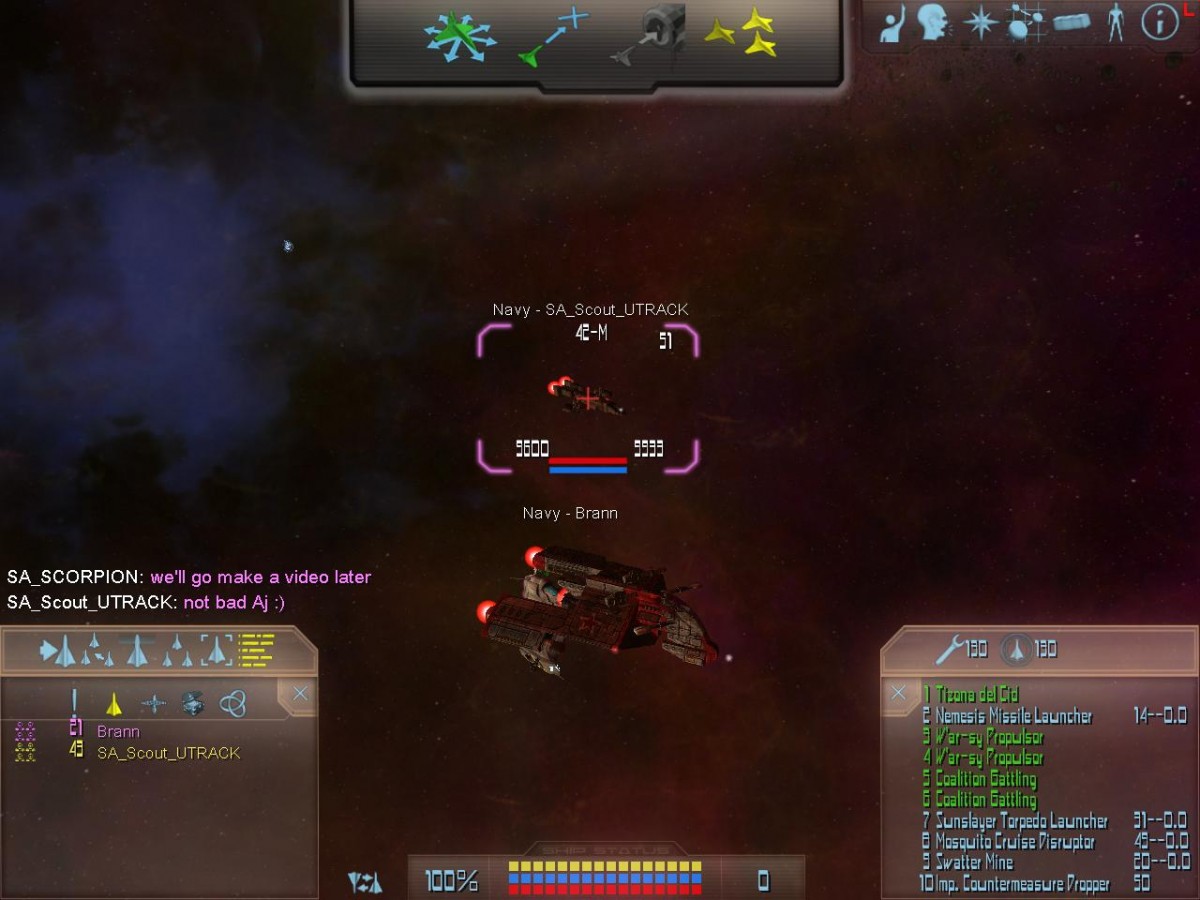Open the Nav Map star icon
The height and width of the screenshot is (900, 1200).
pos(980,22)
